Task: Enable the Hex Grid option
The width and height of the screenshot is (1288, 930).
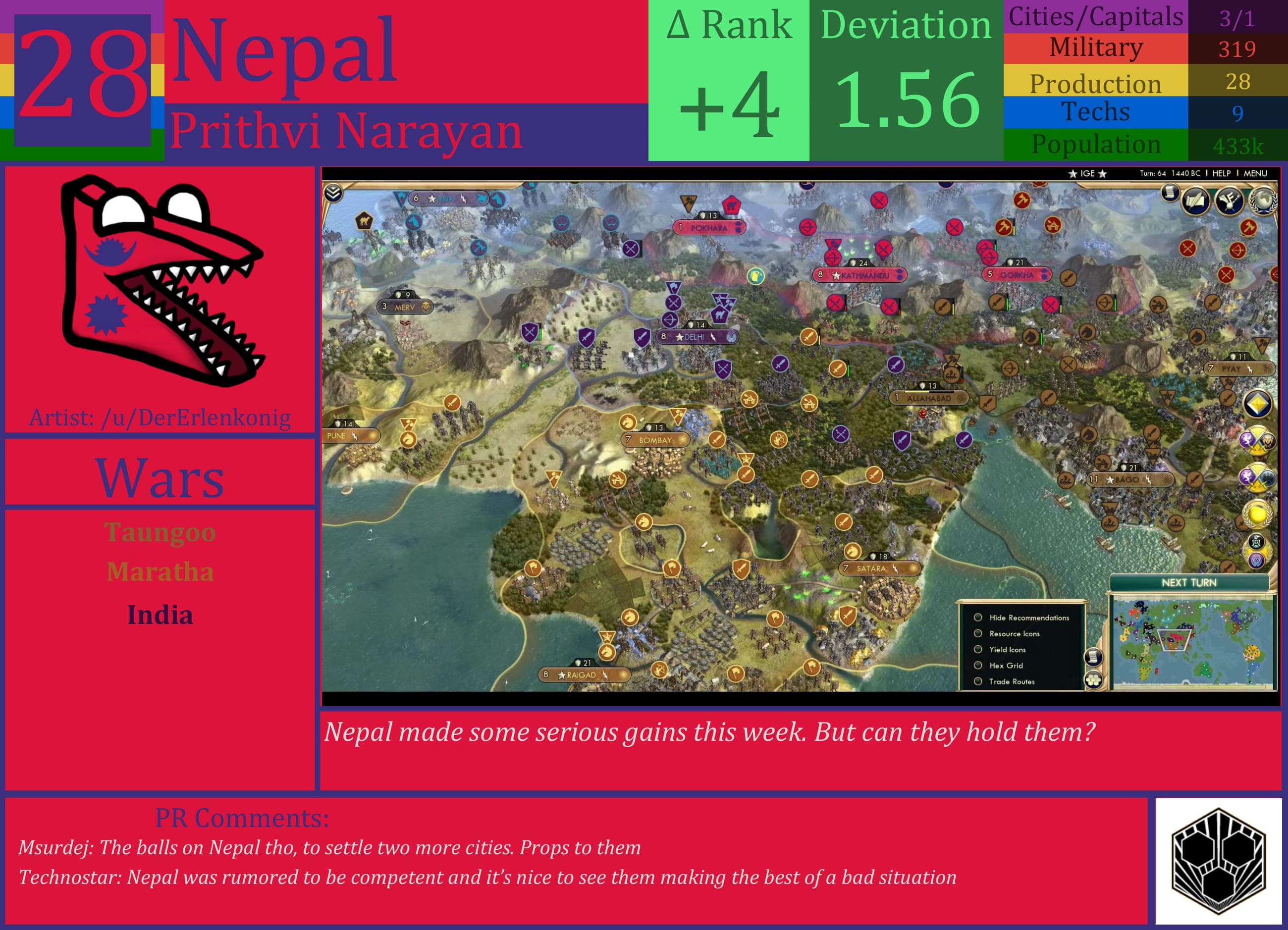Action: pyautogui.click(x=978, y=666)
